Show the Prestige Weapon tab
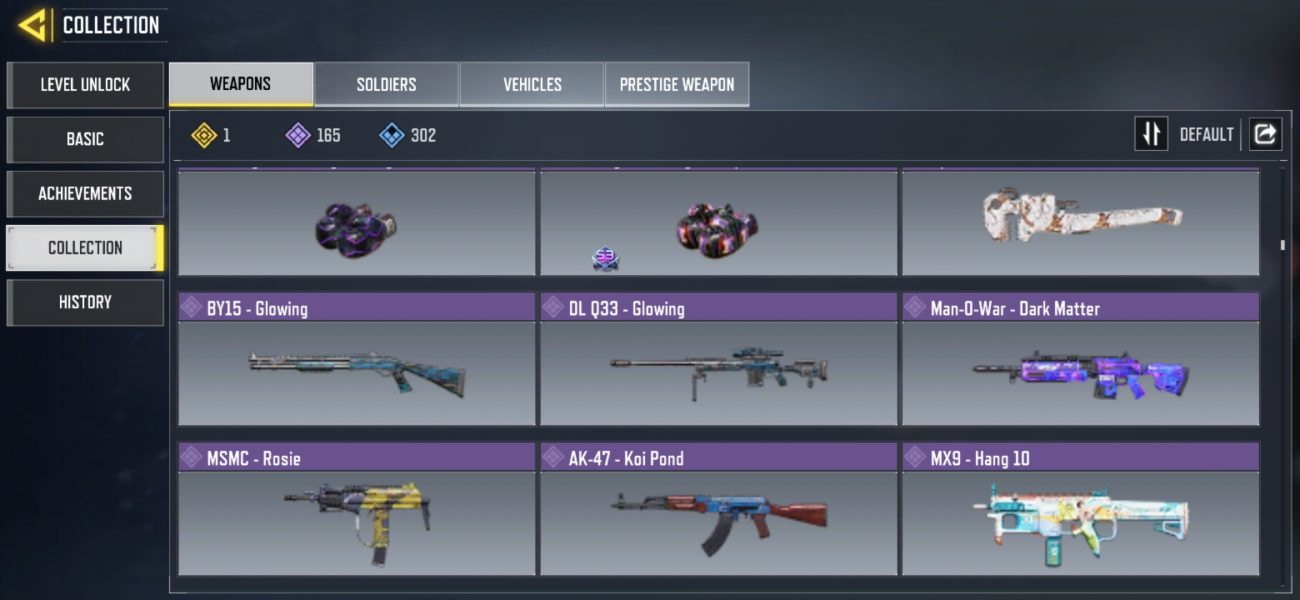1300x600 pixels. pos(677,84)
